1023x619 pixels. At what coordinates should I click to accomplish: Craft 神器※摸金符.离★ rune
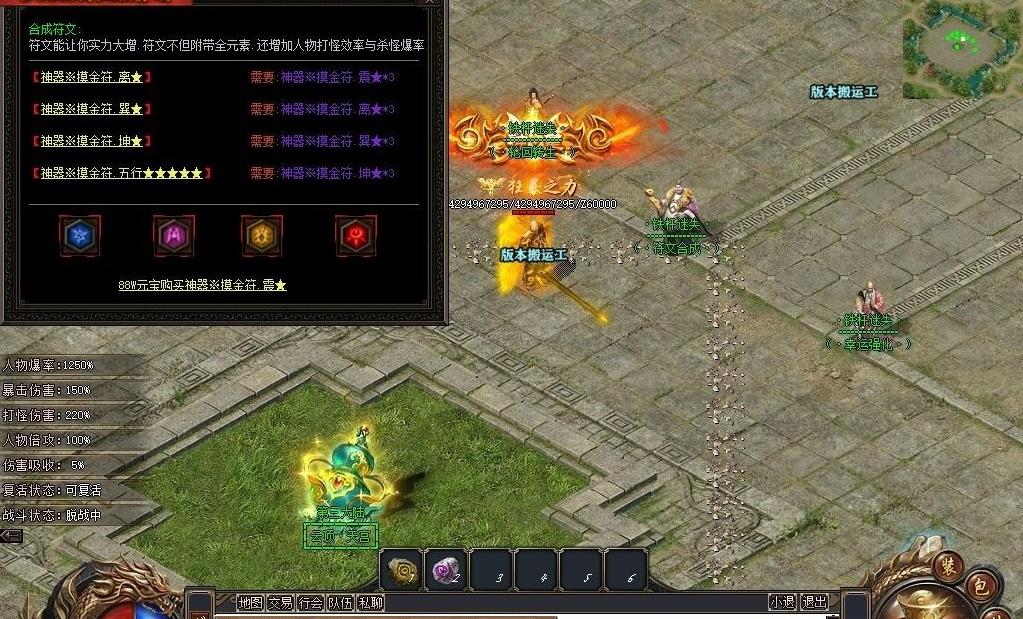[92, 77]
